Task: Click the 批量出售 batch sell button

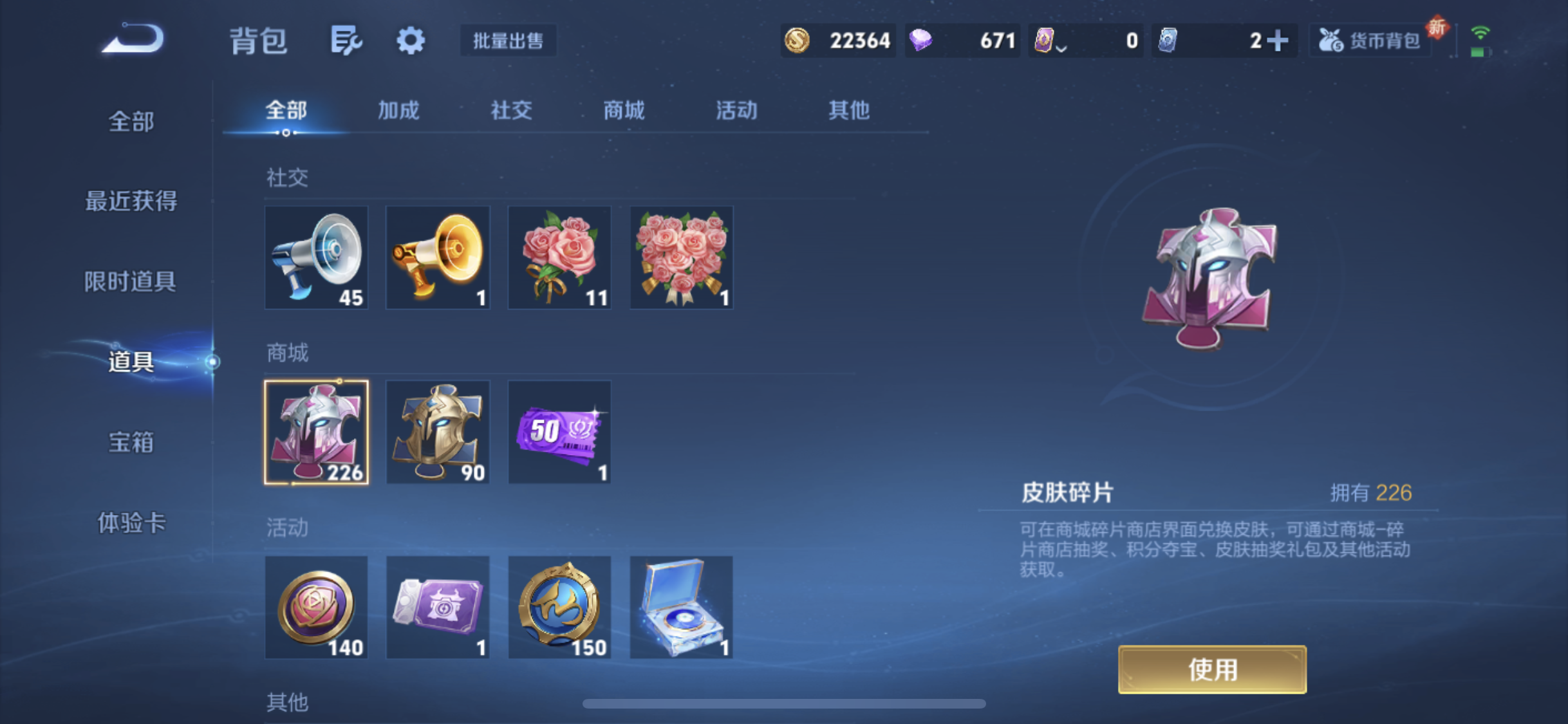Action: point(508,41)
